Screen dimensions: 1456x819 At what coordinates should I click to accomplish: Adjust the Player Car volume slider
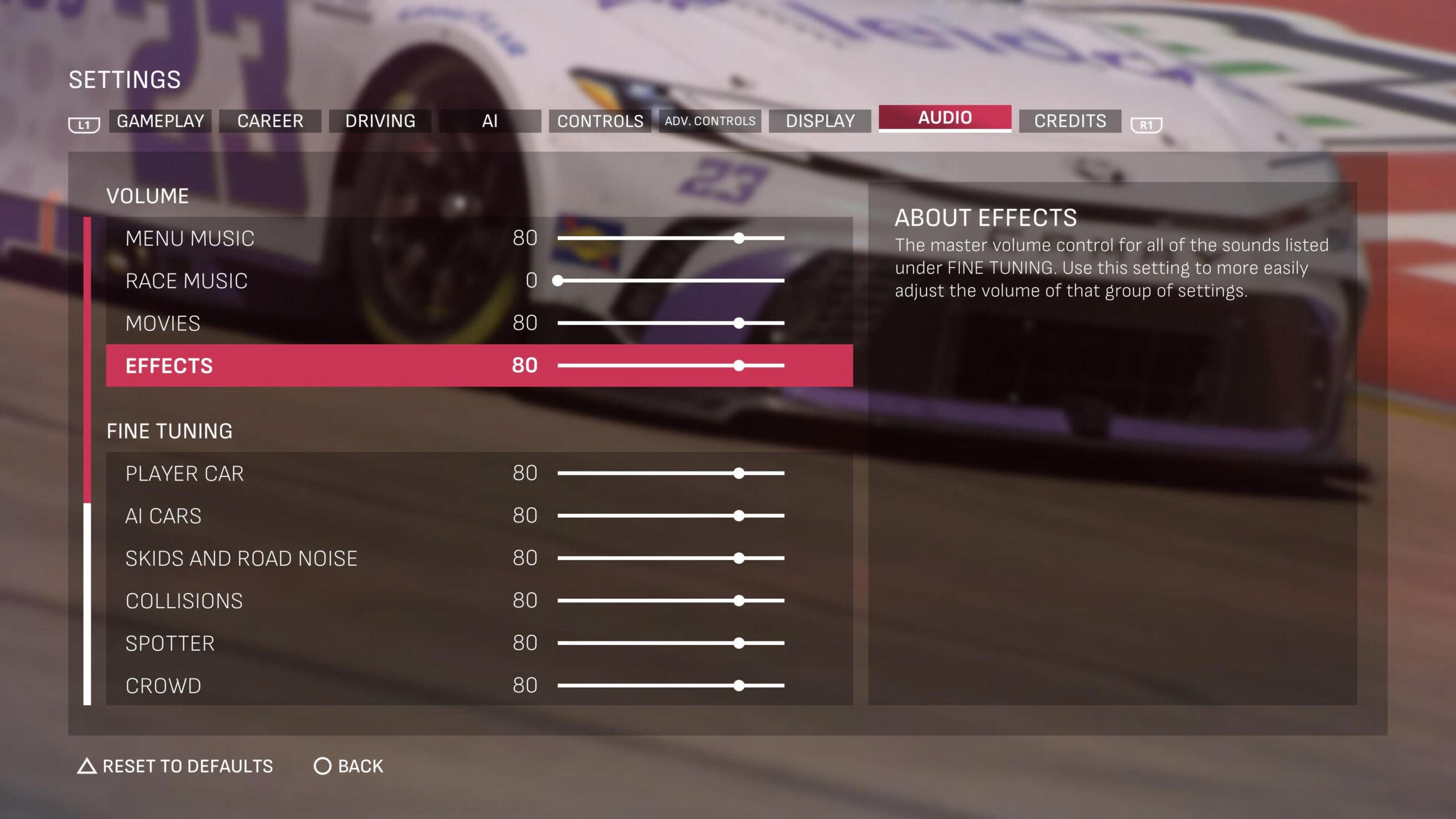point(738,473)
